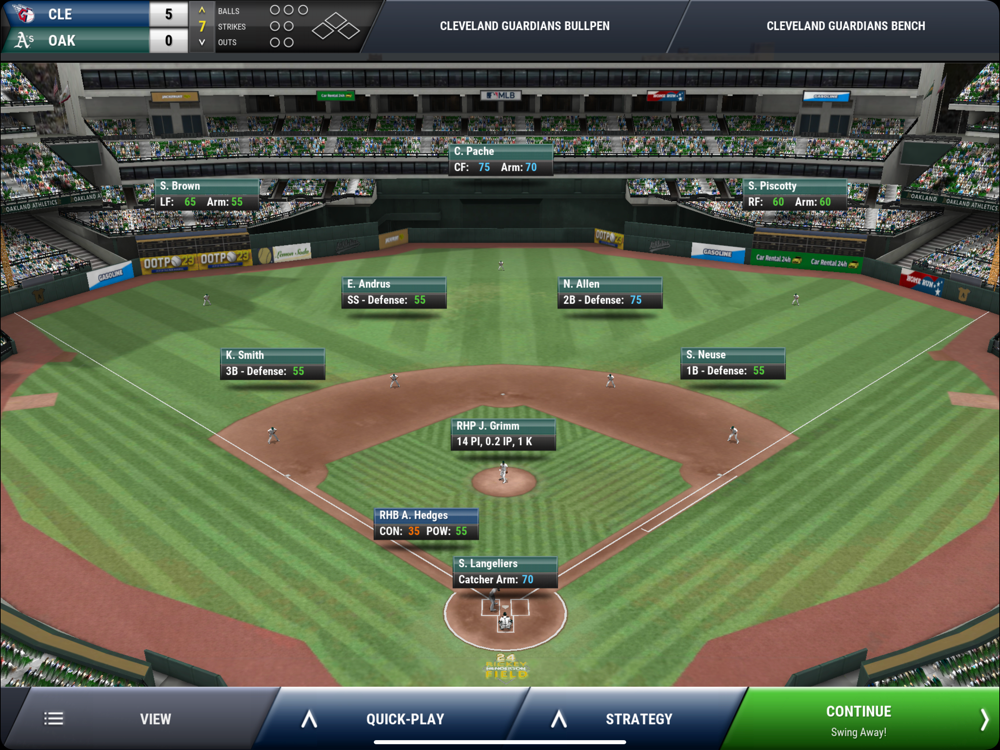Viewport: 1000px width, 750px height.
Task: Select third baseman K. Smith card
Action: click(273, 363)
